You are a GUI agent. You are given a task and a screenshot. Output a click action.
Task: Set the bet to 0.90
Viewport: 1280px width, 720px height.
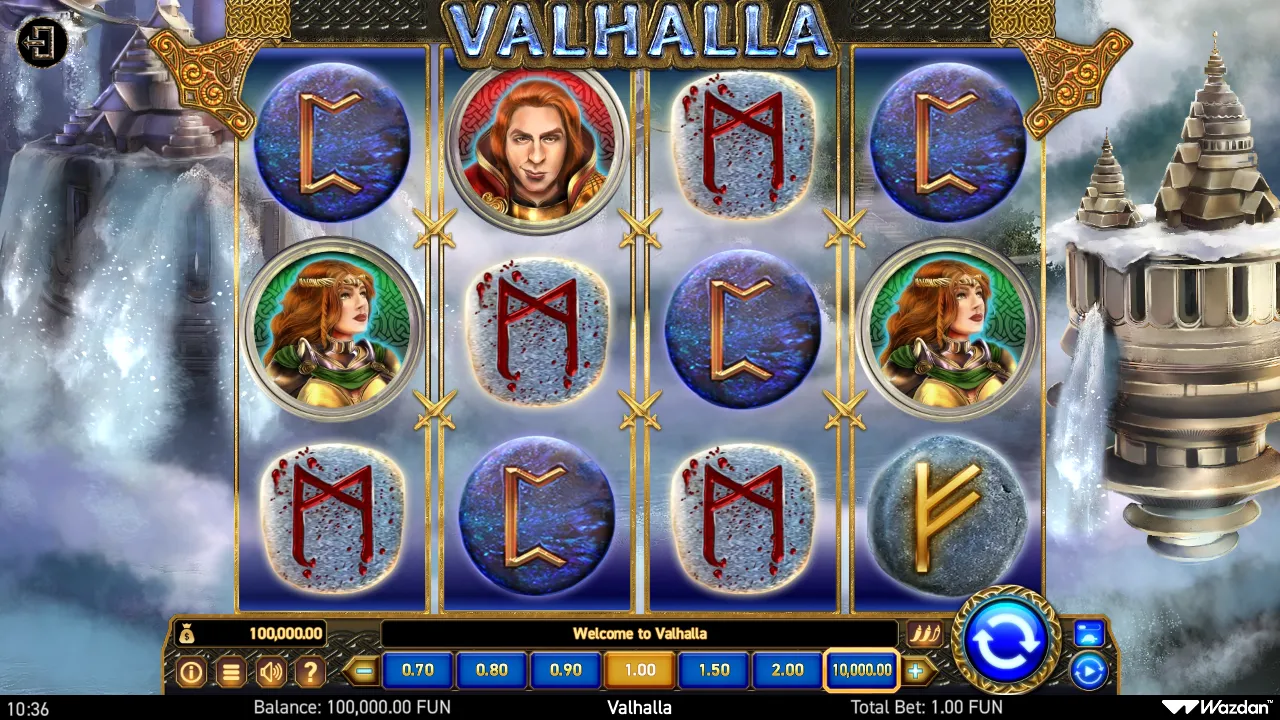566,670
